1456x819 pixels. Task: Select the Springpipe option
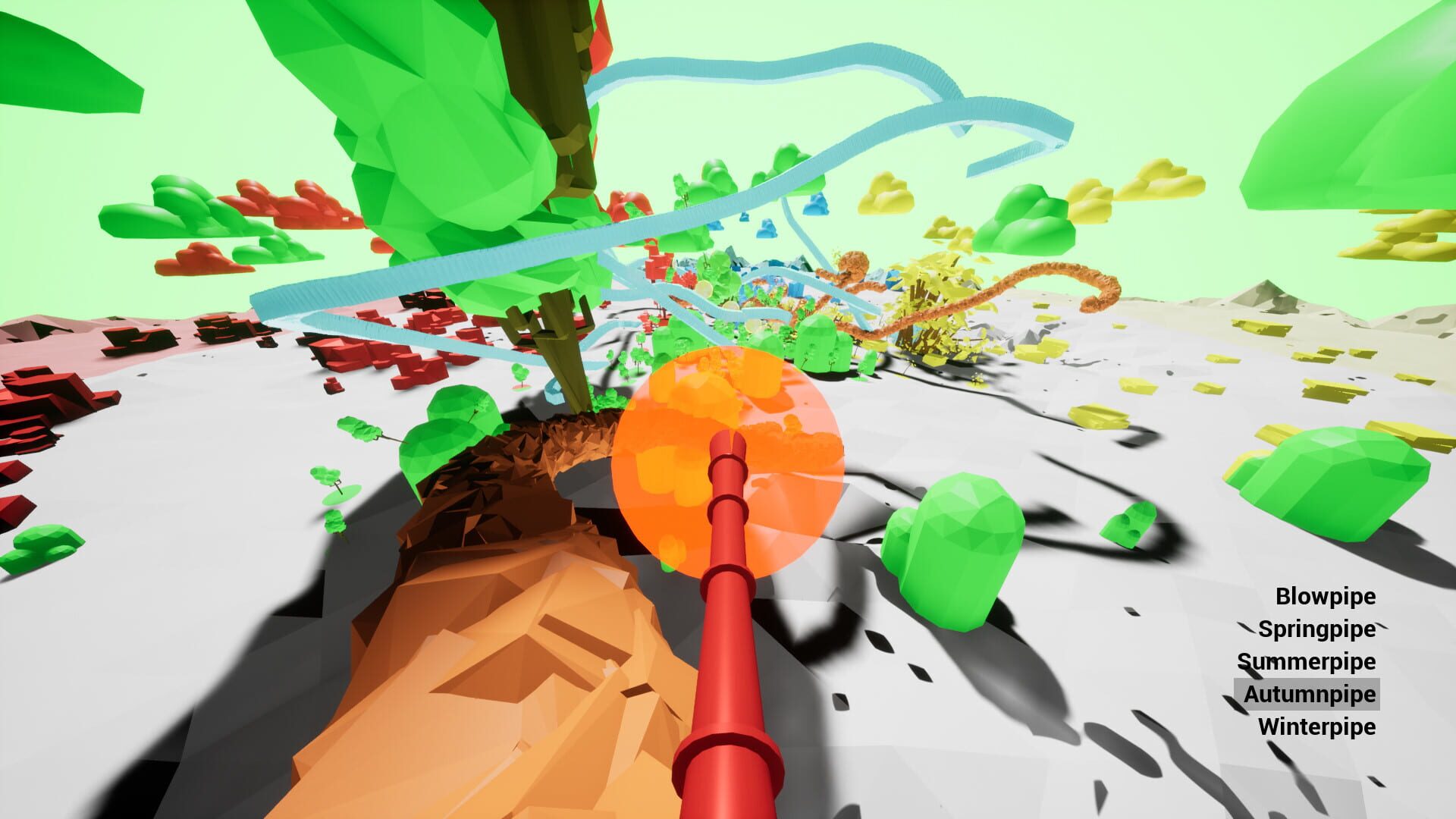pyautogui.click(x=1317, y=629)
